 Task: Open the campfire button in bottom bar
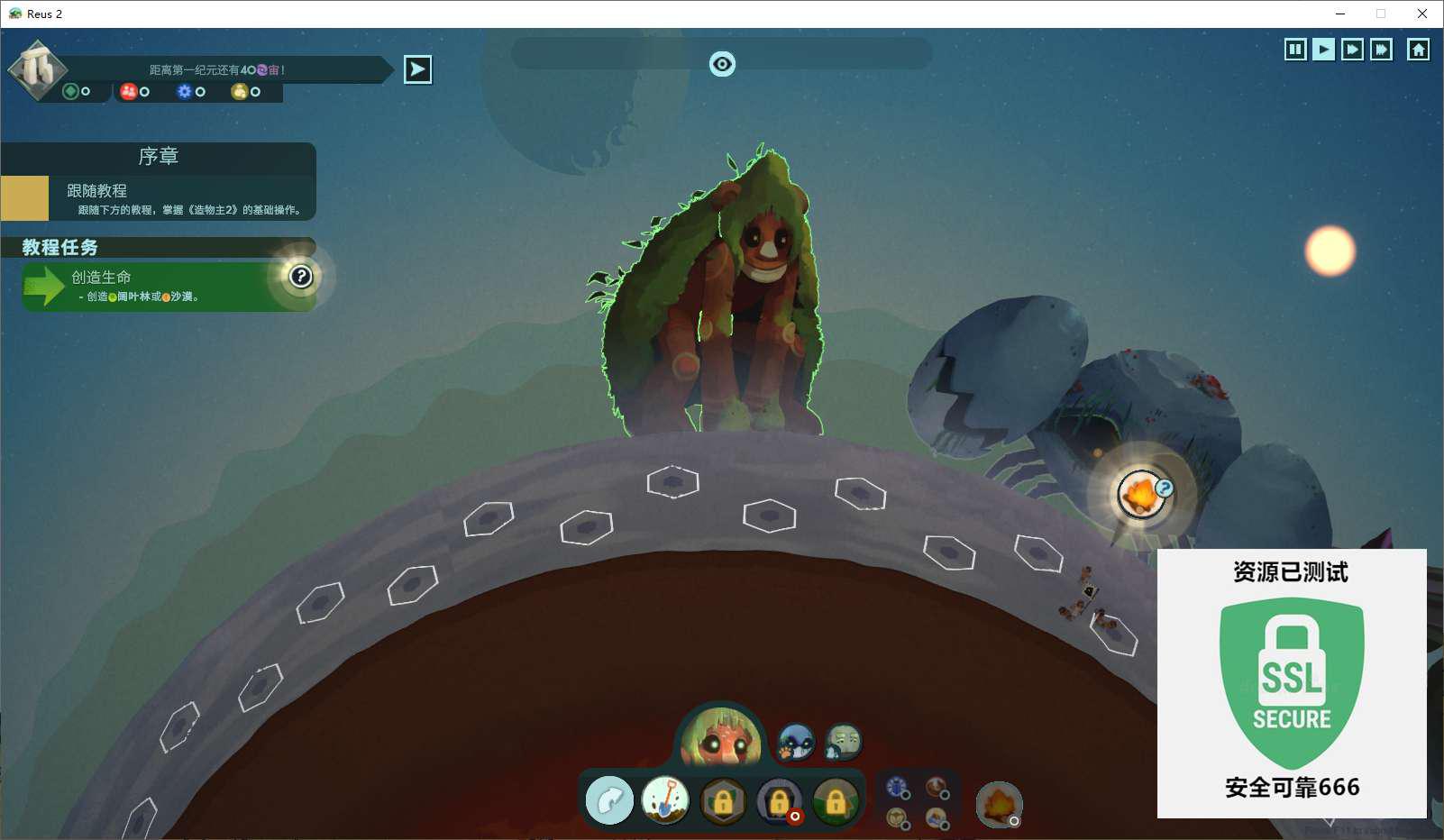pyautogui.click(x=999, y=804)
